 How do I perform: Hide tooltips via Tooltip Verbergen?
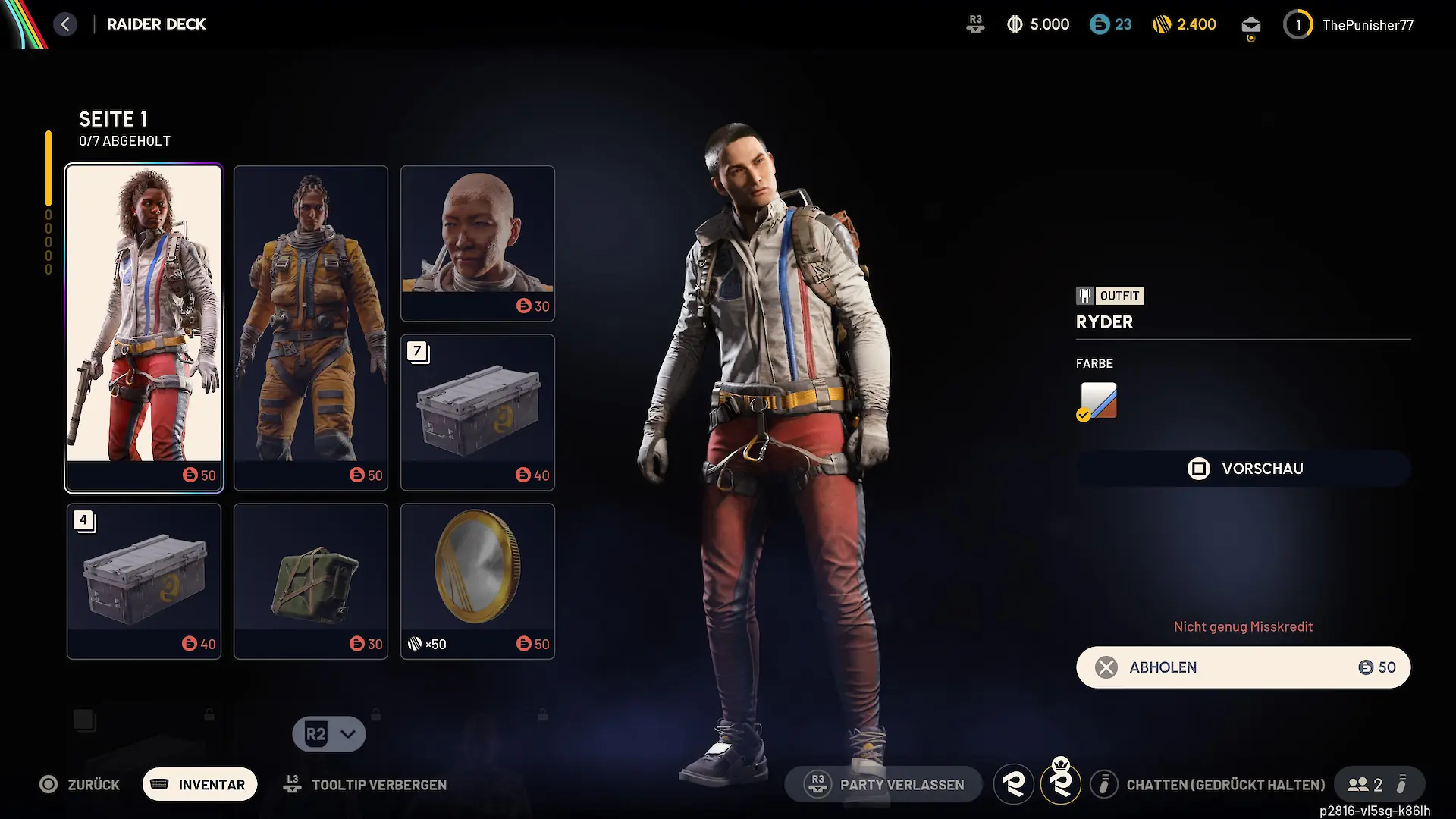pos(366,785)
